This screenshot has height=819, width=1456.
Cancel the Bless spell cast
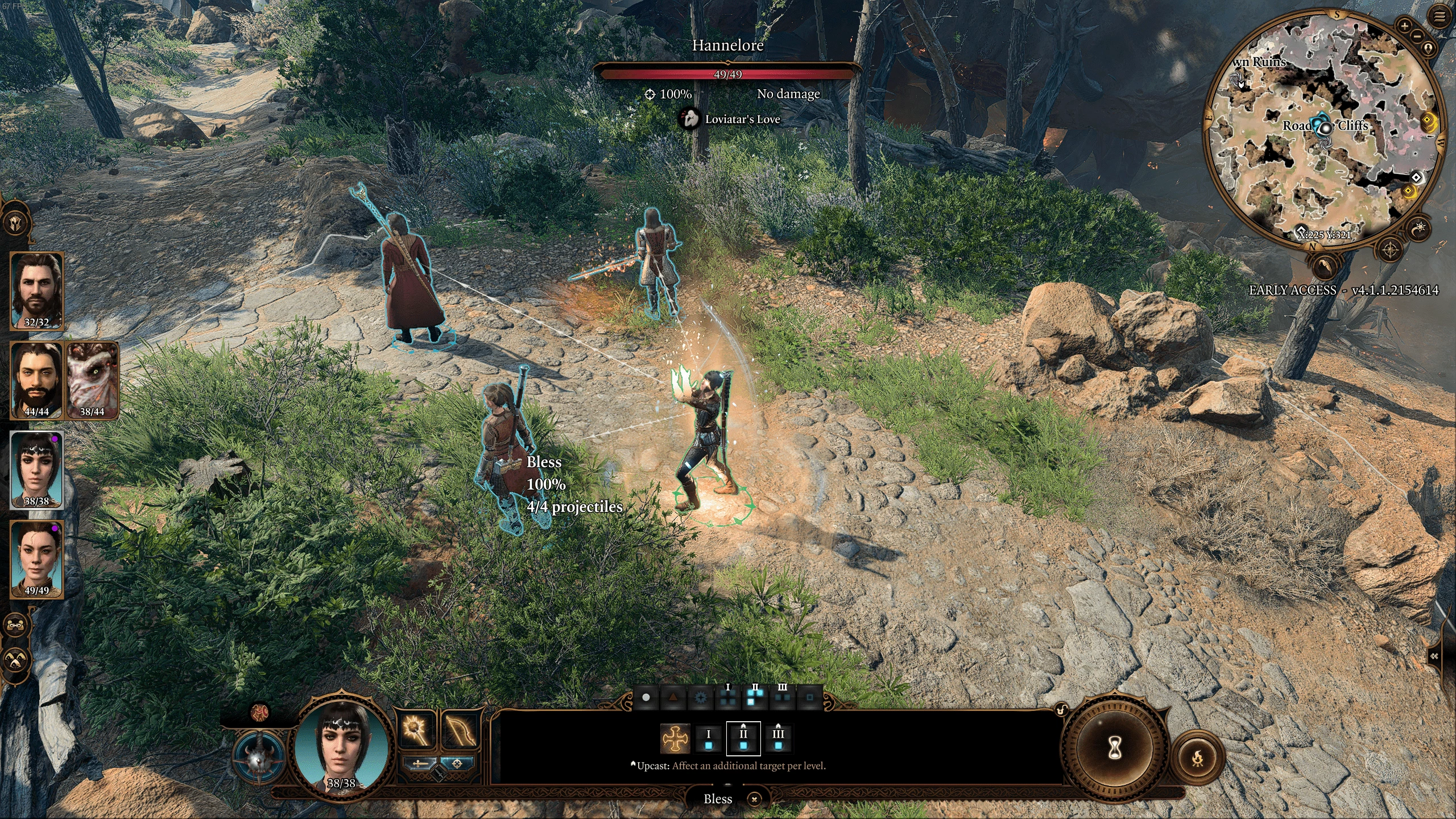point(754,799)
